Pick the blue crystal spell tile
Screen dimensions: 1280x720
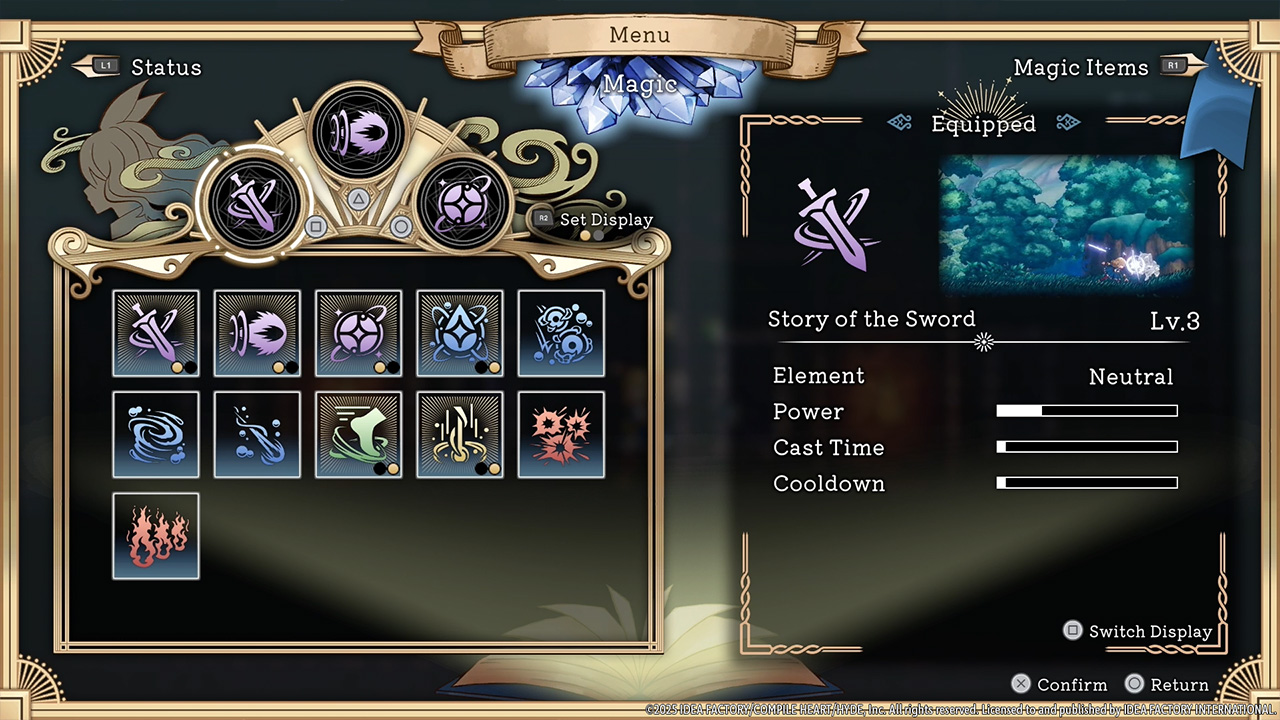[x=460, y=333]
